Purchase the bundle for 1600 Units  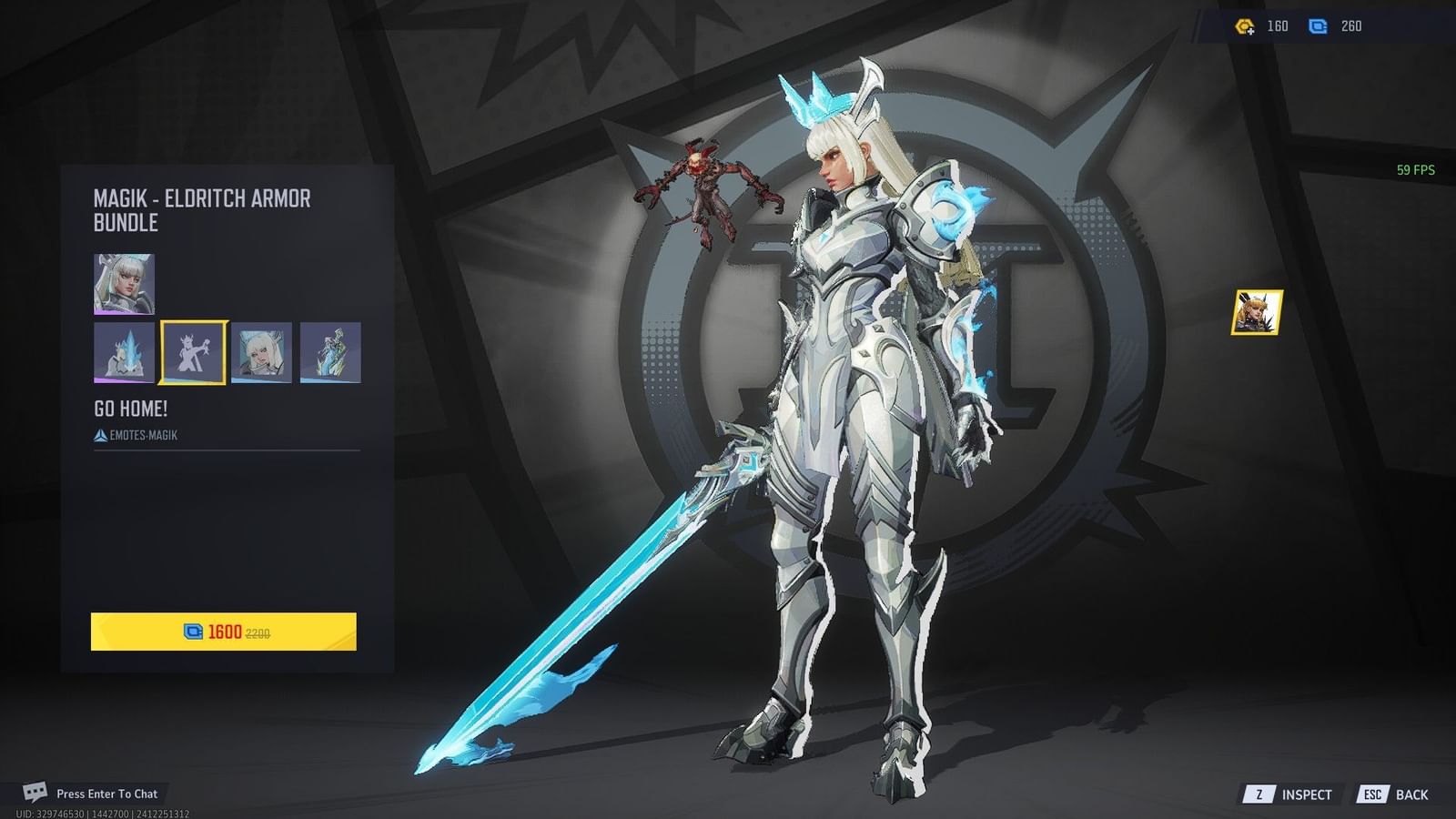tap(225, 632)
